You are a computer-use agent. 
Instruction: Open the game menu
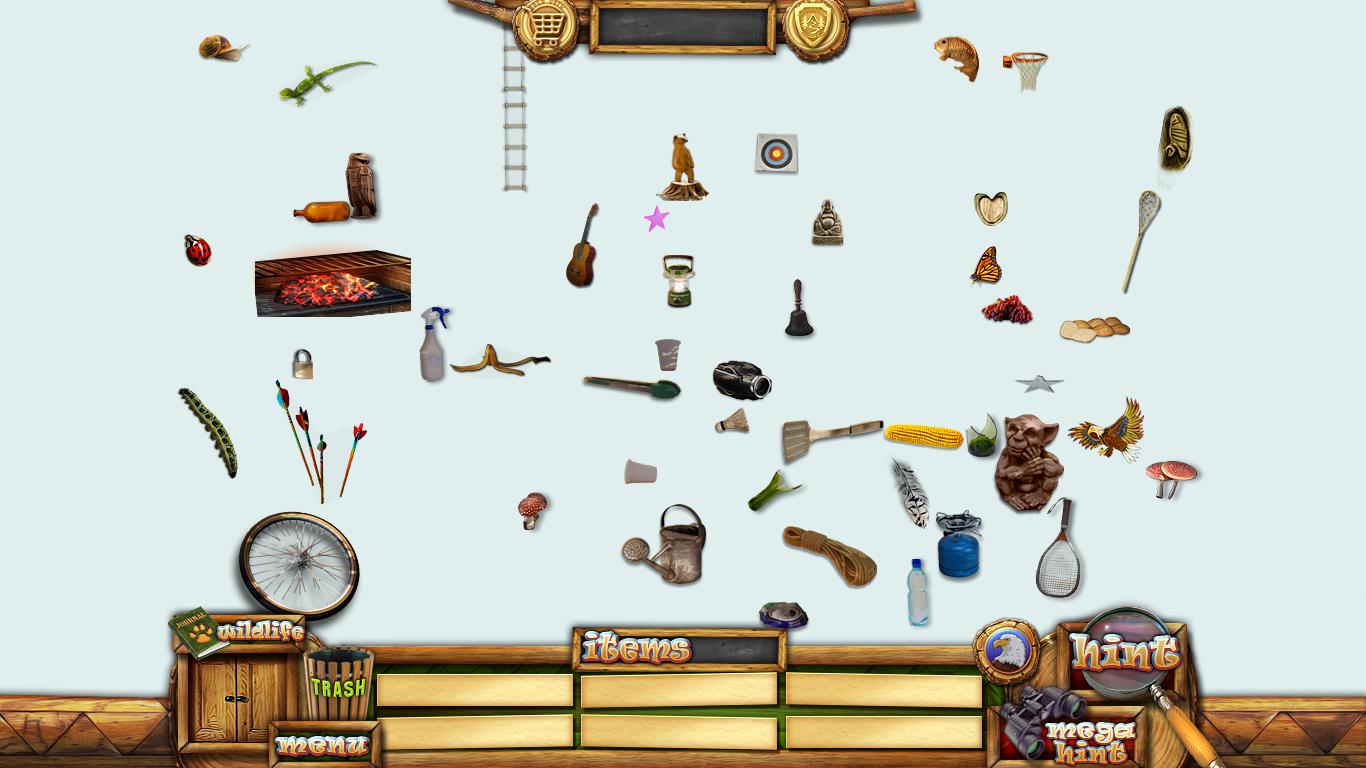click(323, 745)
